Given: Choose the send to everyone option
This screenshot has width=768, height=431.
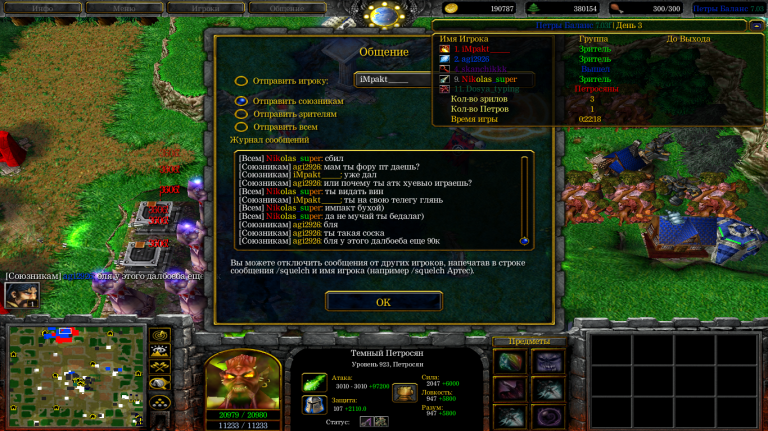Looking at the screenshot, I should (x=241, y=127).
